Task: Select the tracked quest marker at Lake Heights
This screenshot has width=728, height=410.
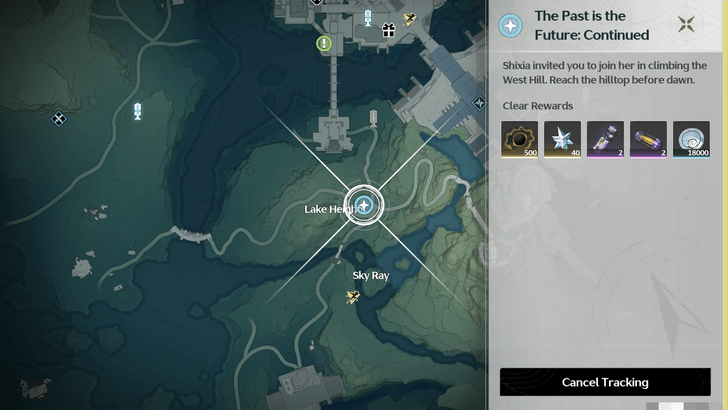Action: [x=367, y=206]
